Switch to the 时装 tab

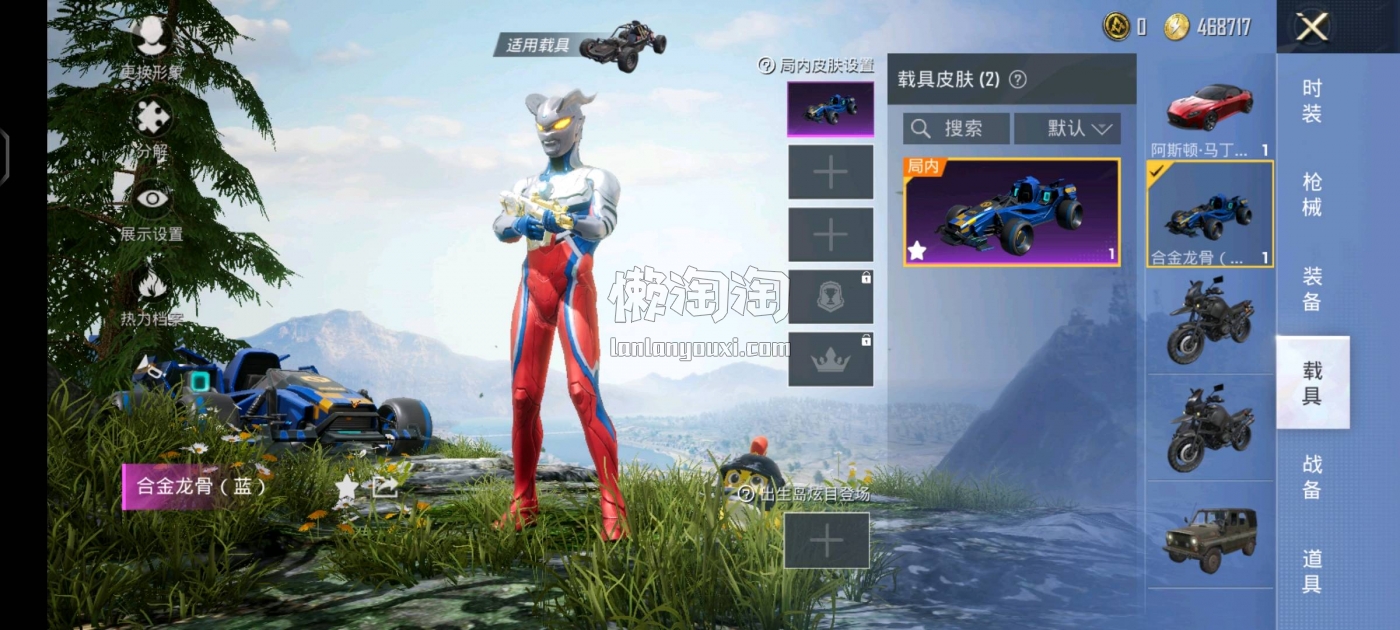click(1312, 100)
